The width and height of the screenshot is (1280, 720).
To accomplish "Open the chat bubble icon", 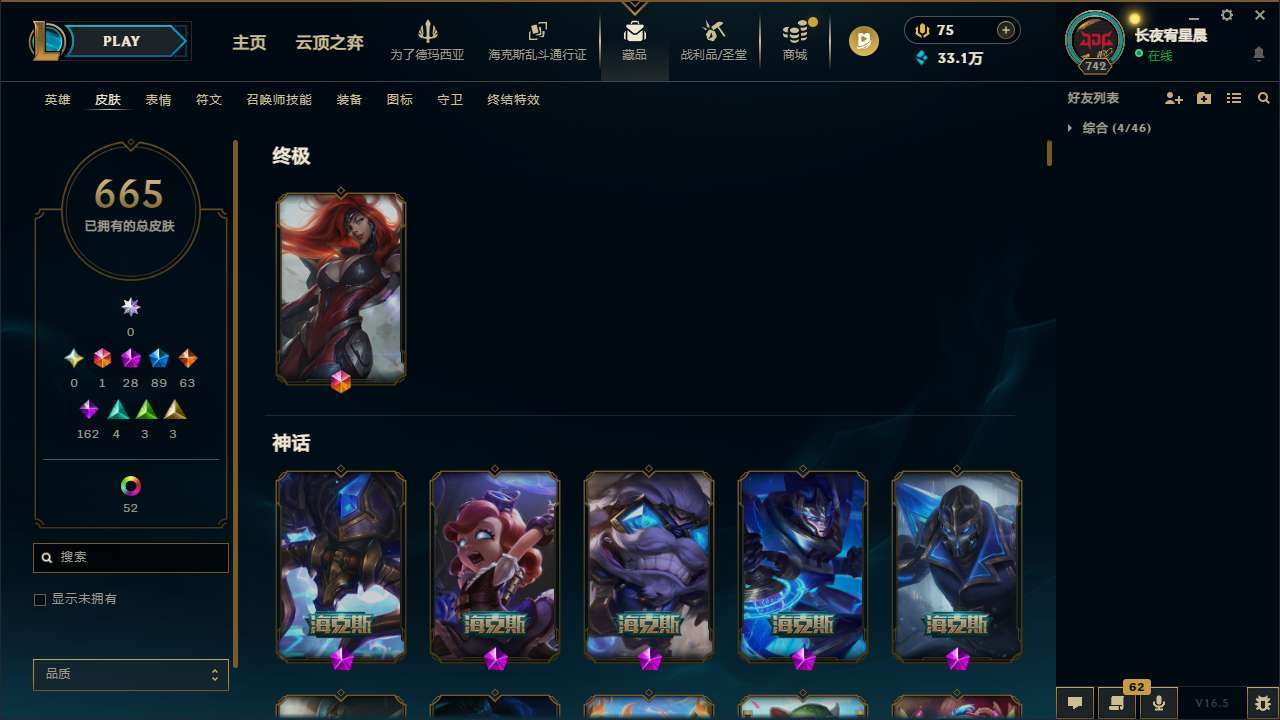I will point(1075,702).
